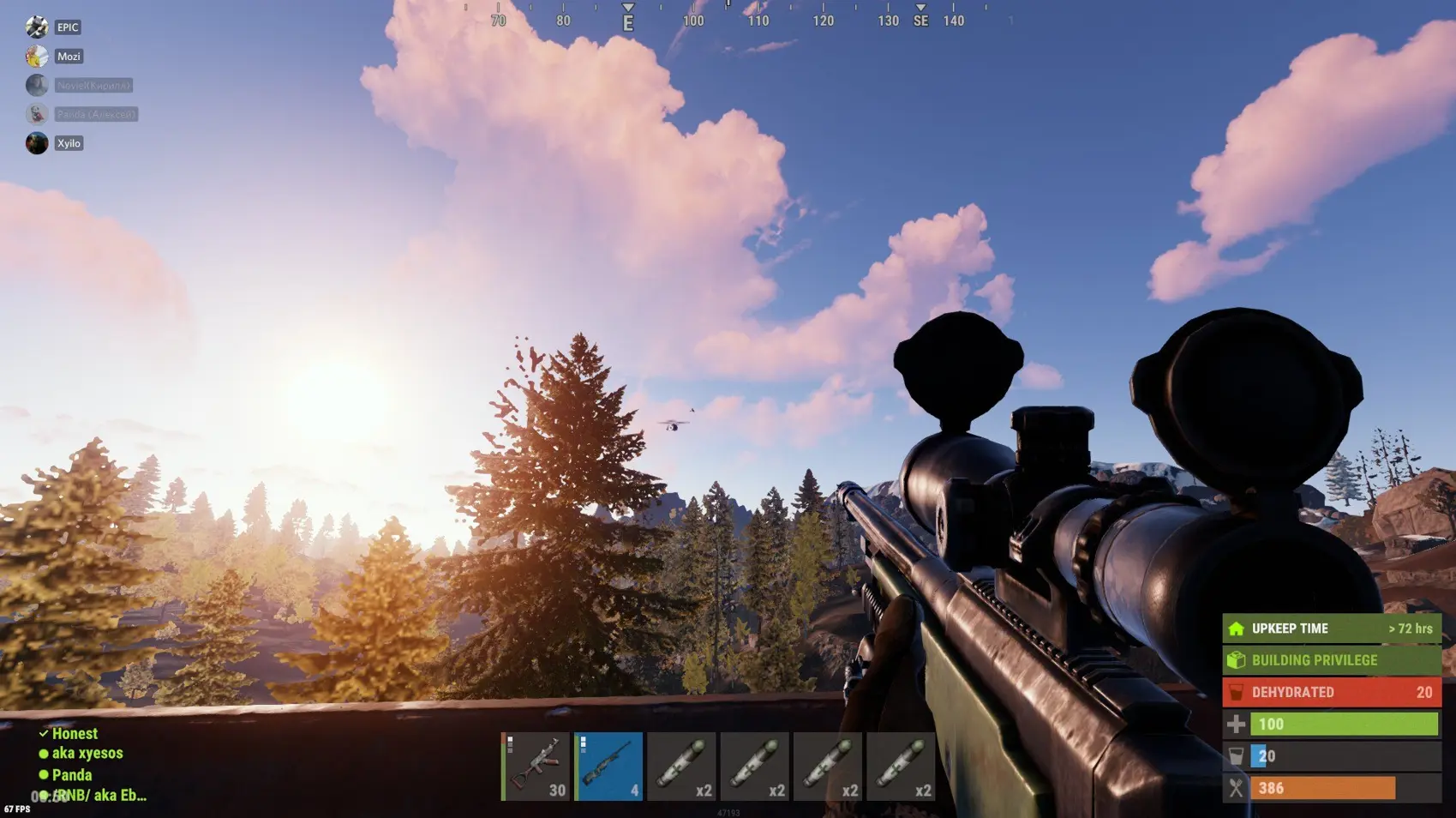Select teammate aka xyesos
The width and height of the screenshot is (1456, 818).
(87, 754)
